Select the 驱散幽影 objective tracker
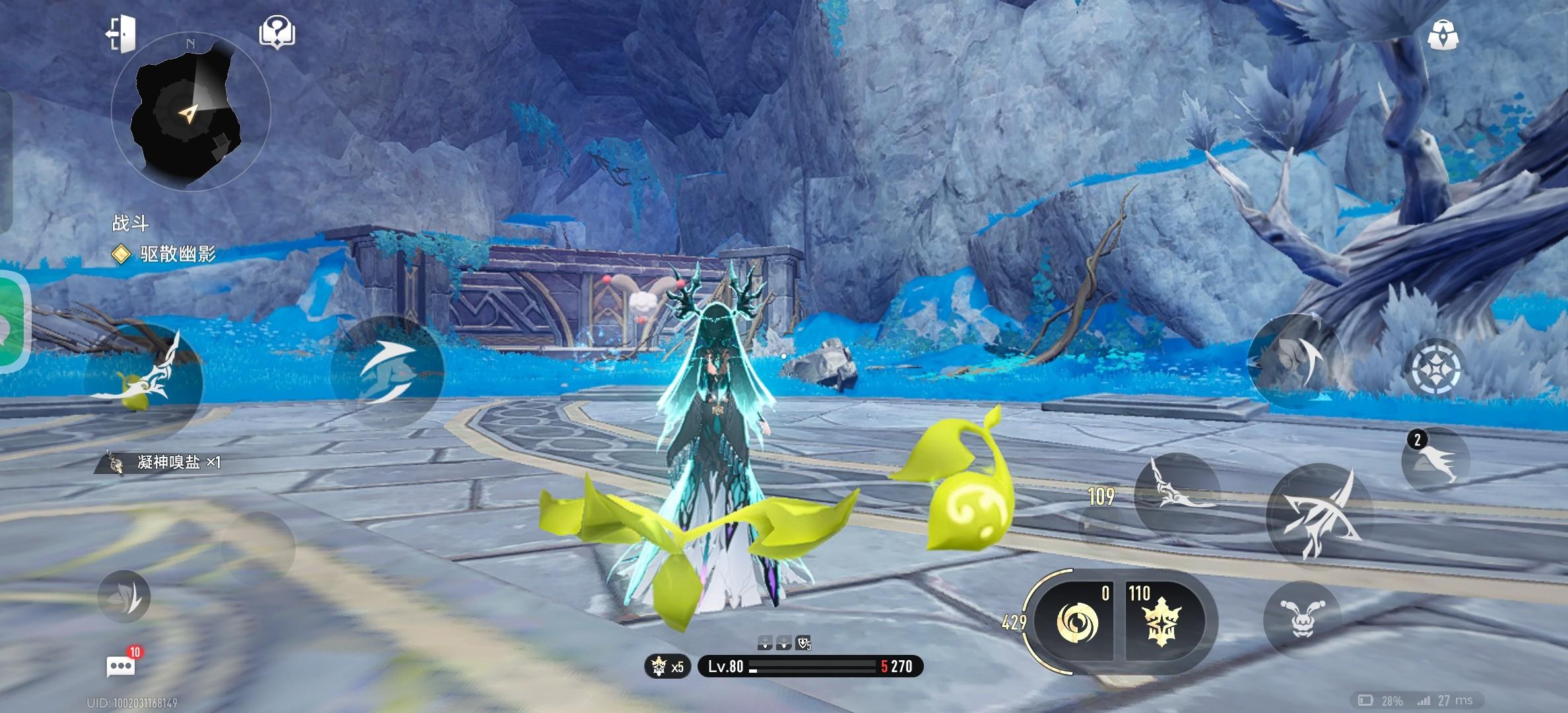Viewport: 1568px width, 713px height. click(177, 254)
